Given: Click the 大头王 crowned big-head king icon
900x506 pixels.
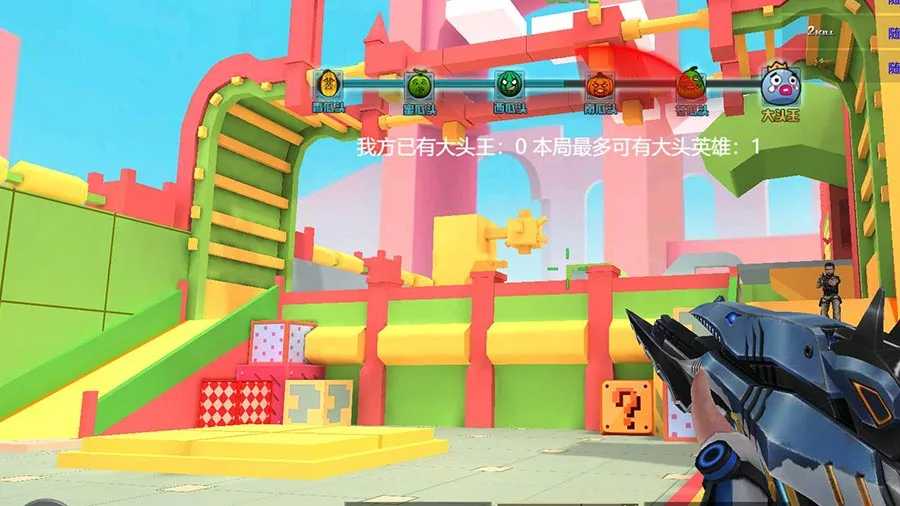Looking at the screenshot, I should (780, 86).
